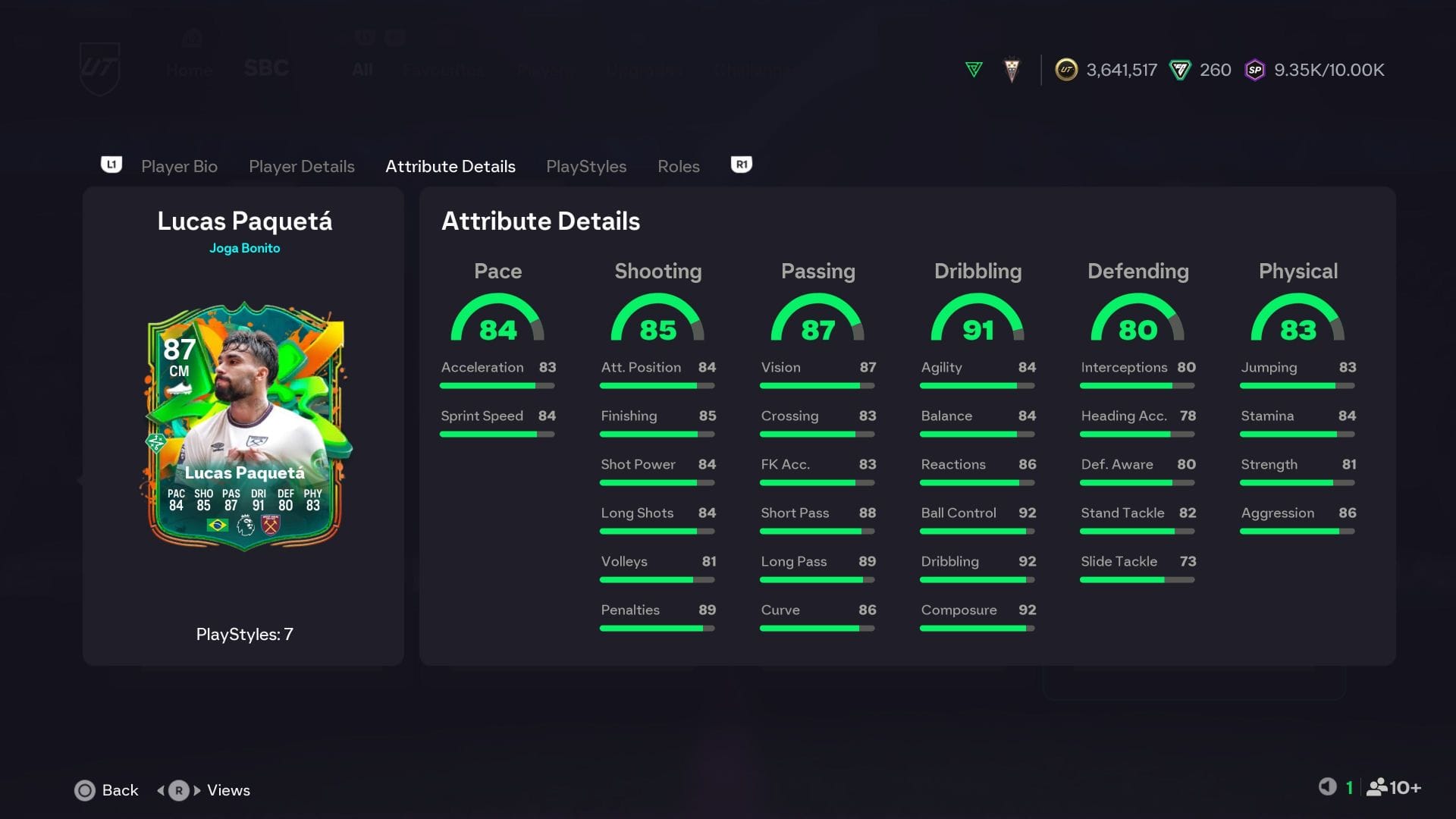
Task: Switch to the Player Bio tab
Action: click(179, 166)
